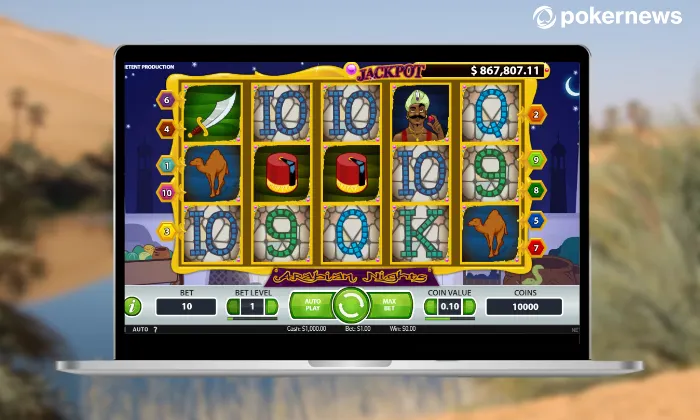This screenshot has width=700, height=420.
Task: Lower the coin value
Action: coord(429,307)
